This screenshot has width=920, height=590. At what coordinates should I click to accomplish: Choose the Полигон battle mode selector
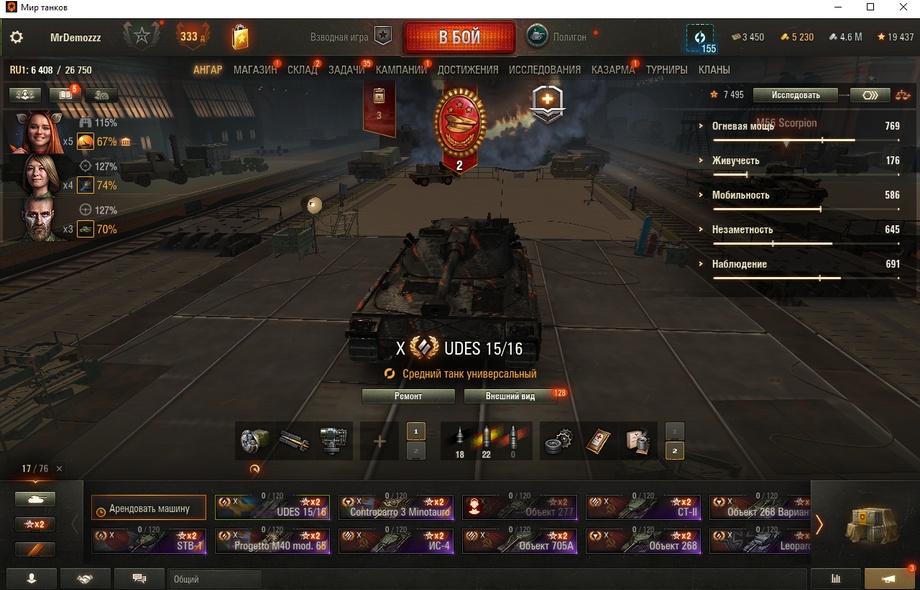click(558, 37)
